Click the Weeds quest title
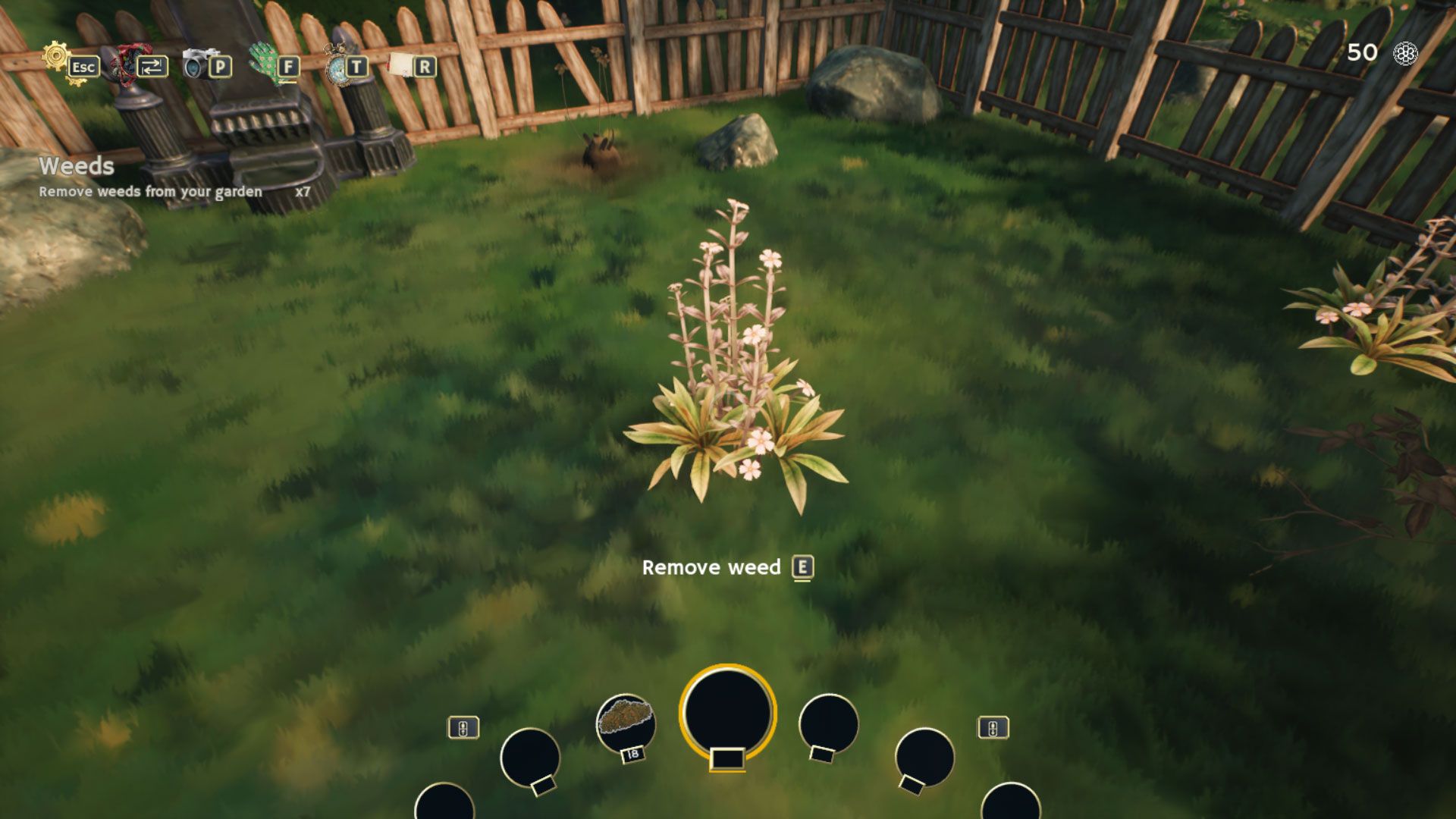1456x819 pixels. click(74, 167)
